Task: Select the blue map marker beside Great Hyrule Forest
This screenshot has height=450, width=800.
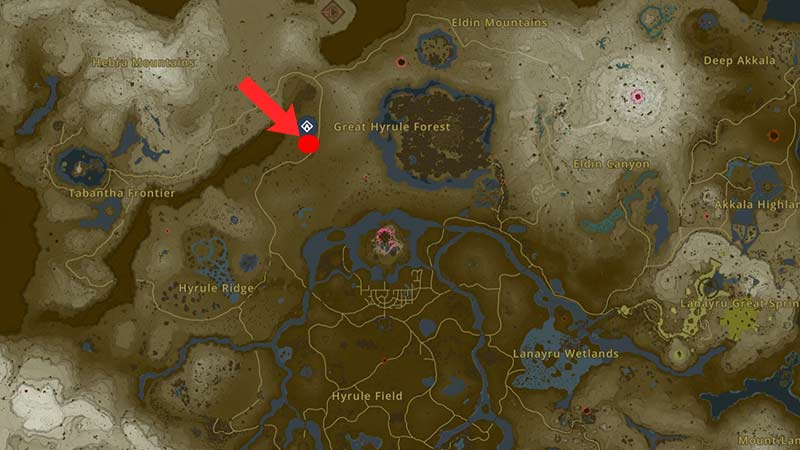Action: [307, 126]
